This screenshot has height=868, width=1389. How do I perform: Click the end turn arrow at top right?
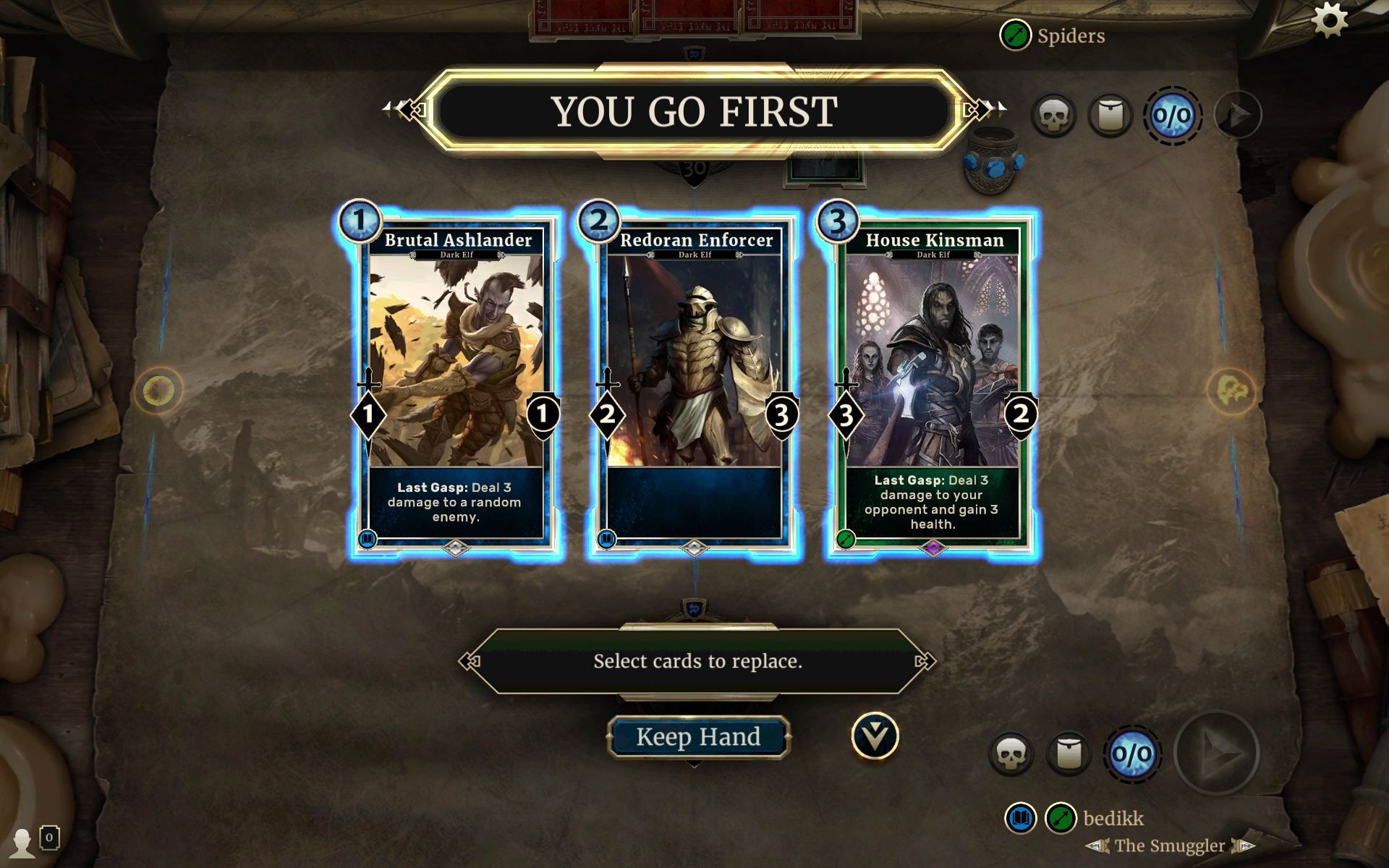point(1238,116)
